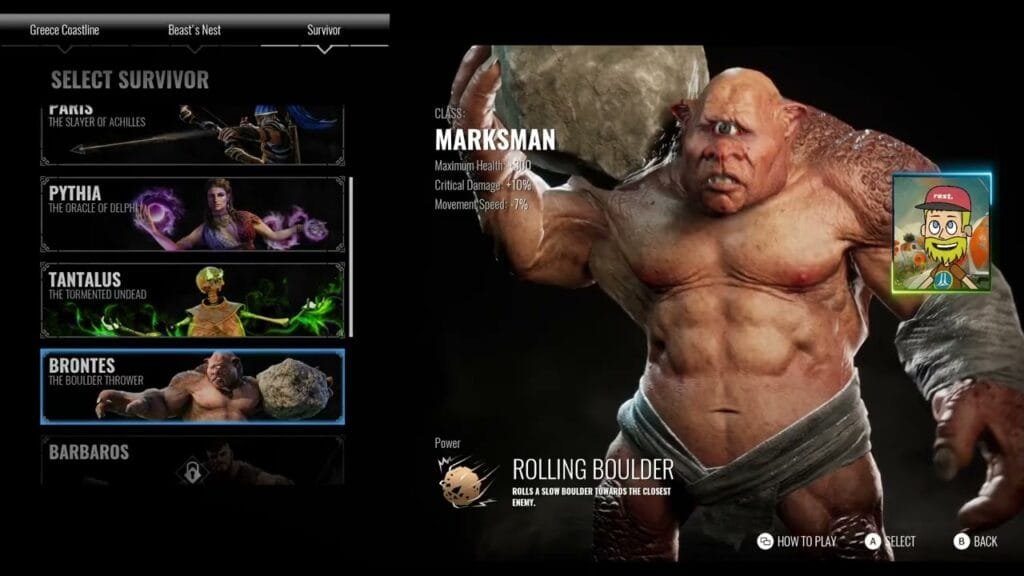Switch to the Greece Coastline tab

pyautogui.click(x=64, y=30)
